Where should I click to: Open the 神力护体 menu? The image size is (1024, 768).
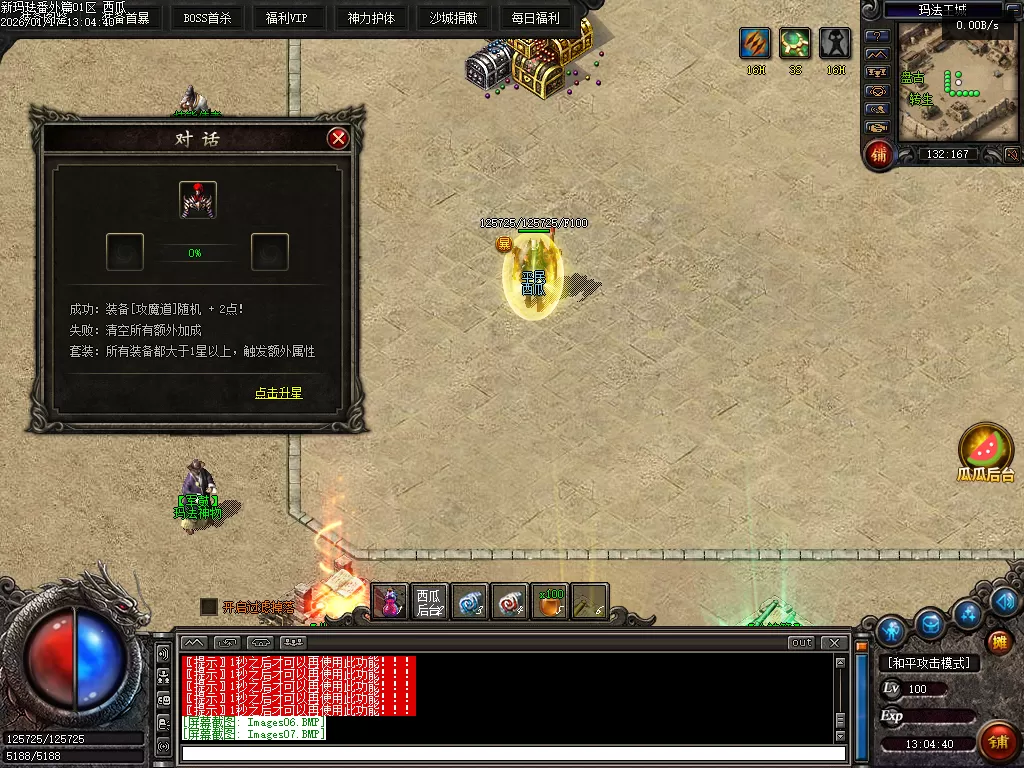pyautogui.click(x=371, y=18)
